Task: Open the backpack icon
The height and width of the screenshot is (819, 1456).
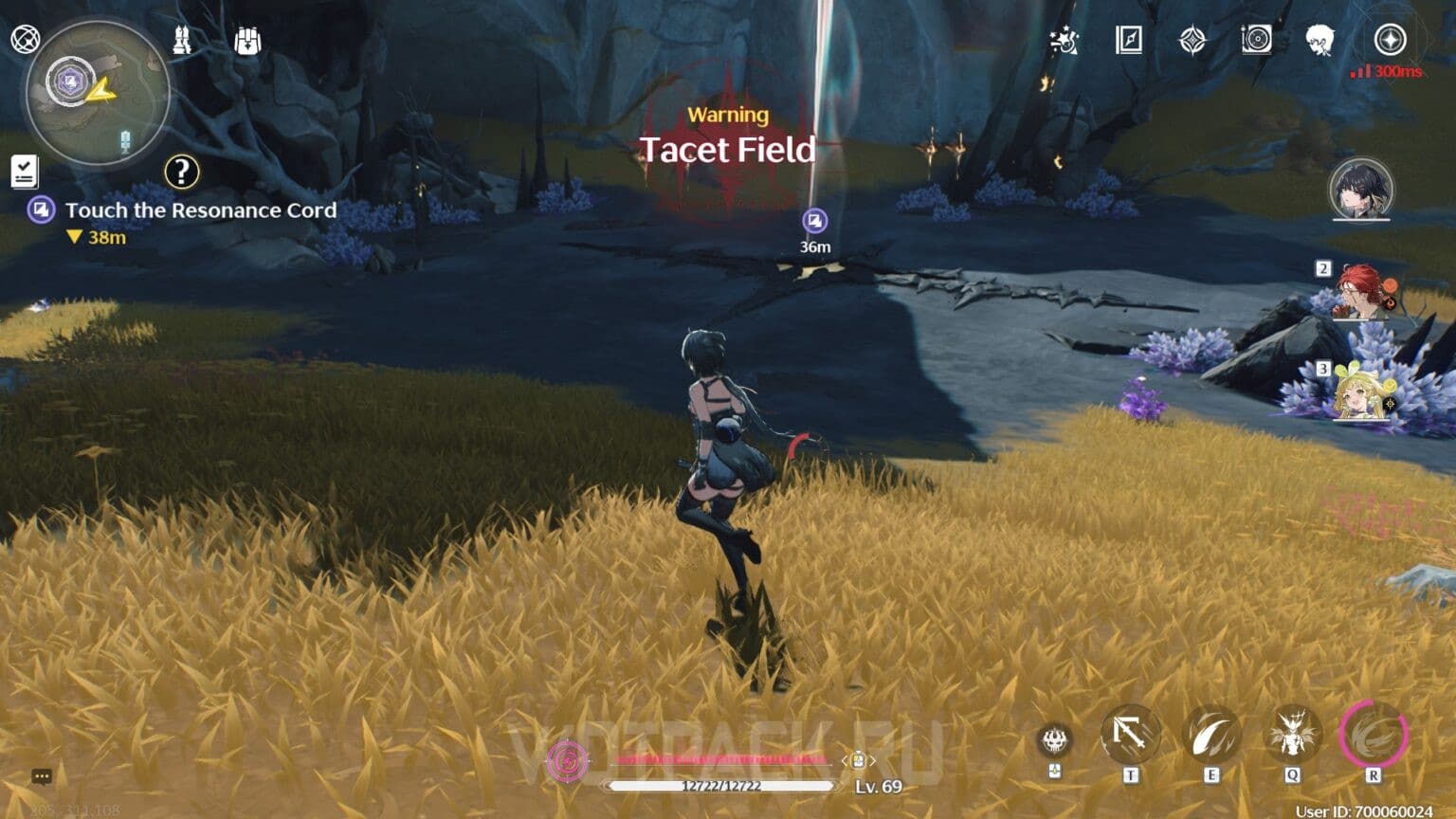Action: click(247, 41)
